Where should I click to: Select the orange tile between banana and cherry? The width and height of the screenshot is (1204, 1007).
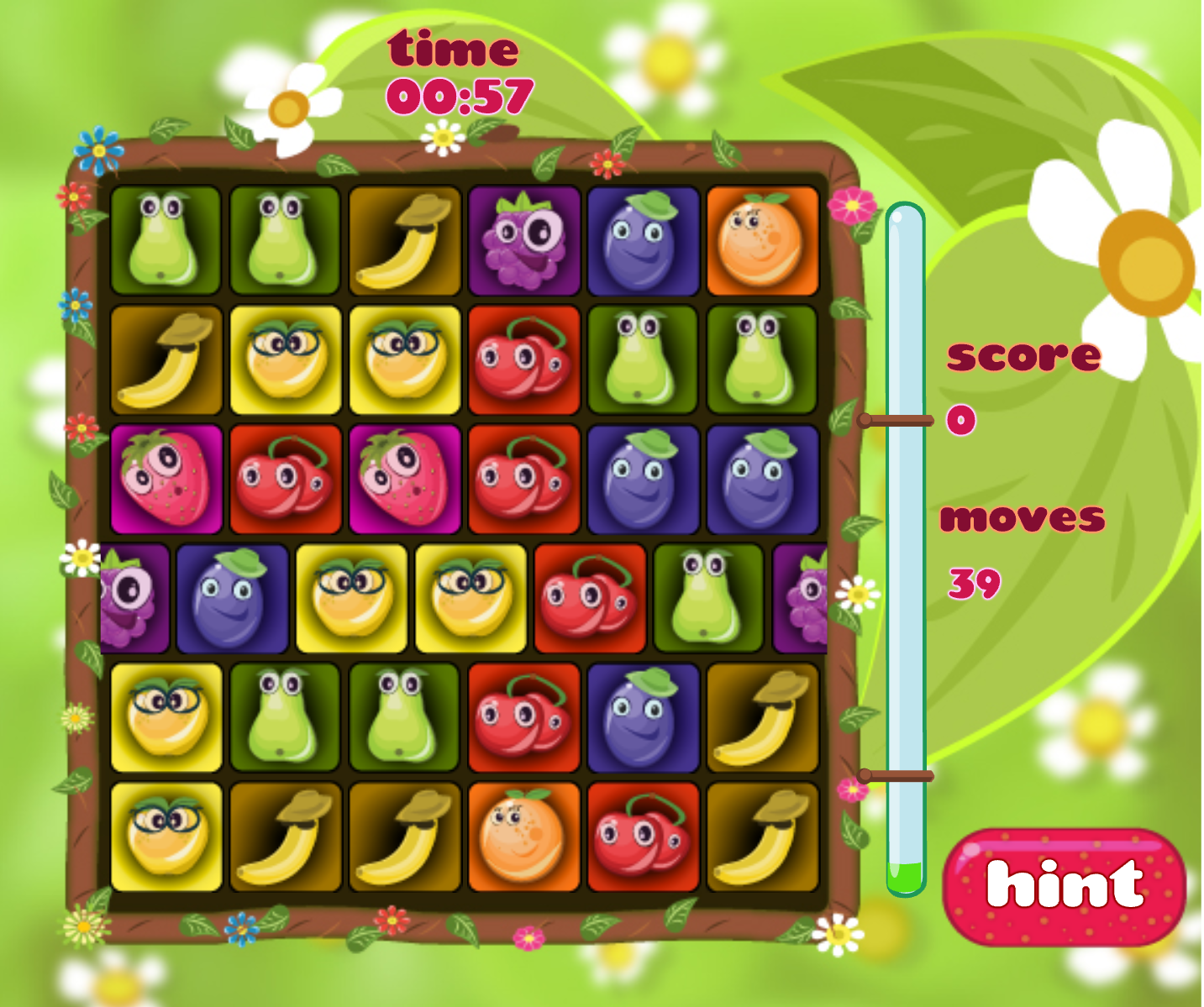point(524,837)
